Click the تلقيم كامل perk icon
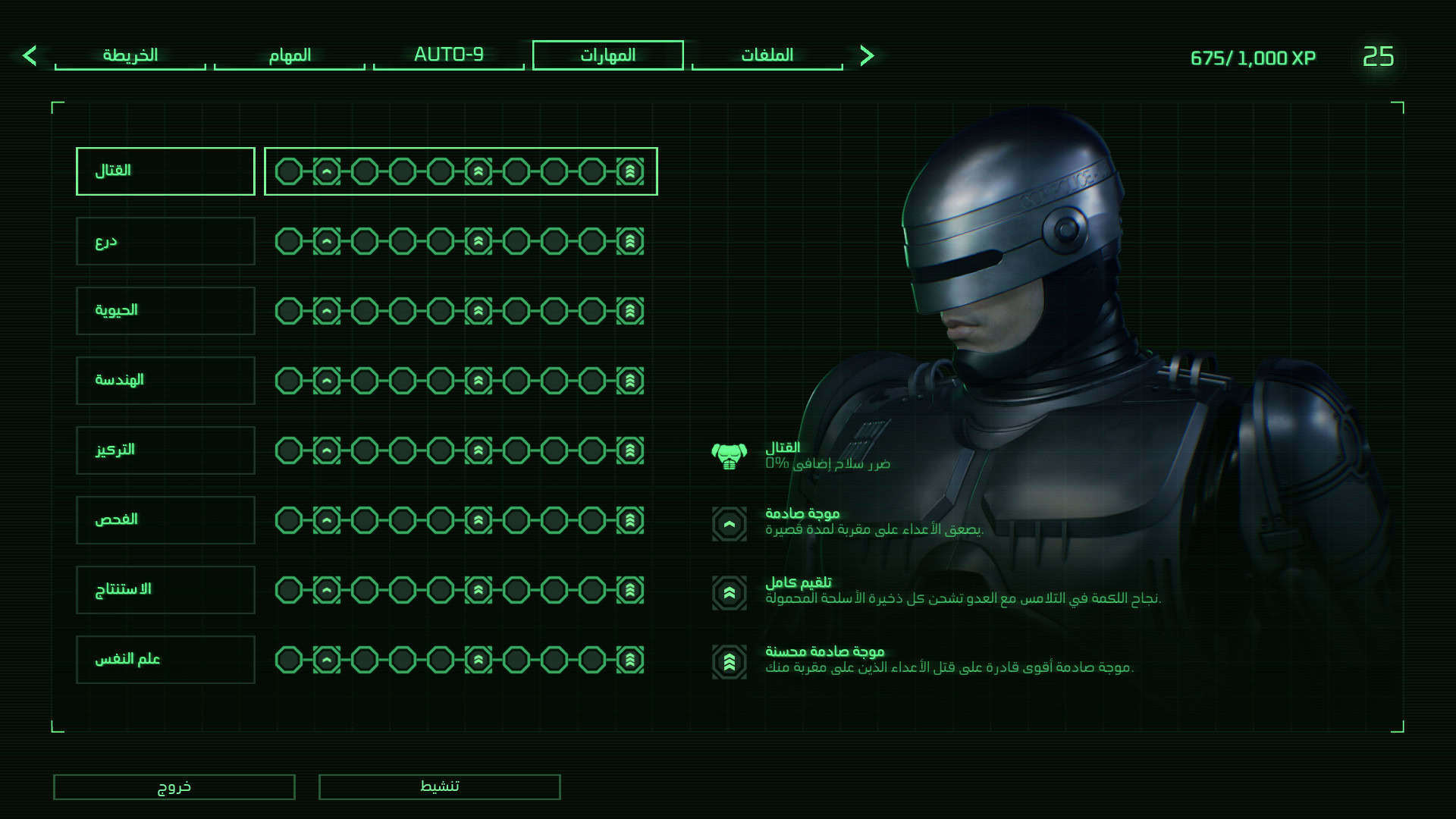 tap(730, 593)
